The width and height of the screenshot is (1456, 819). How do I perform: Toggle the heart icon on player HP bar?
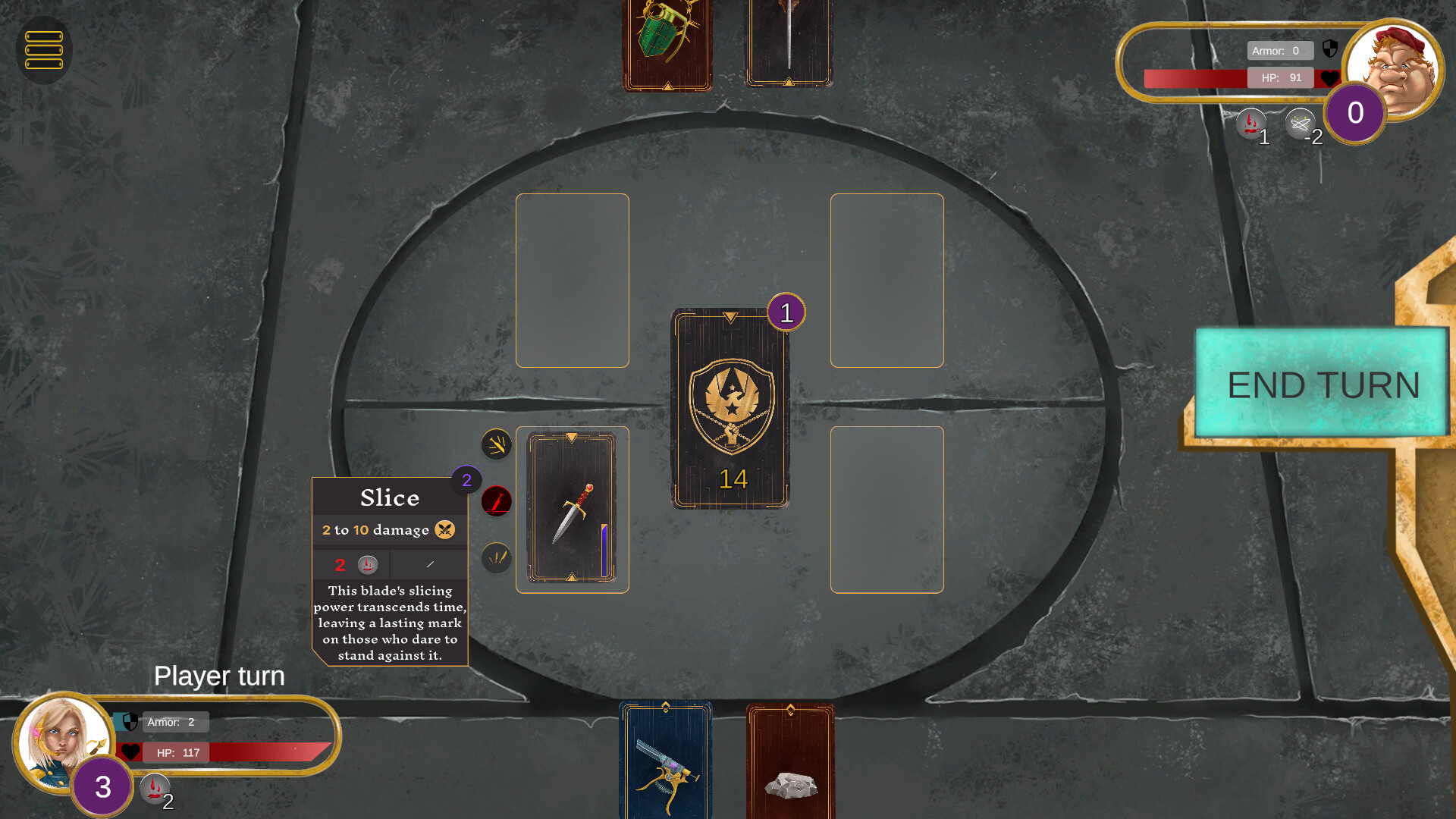click(130, 752)
